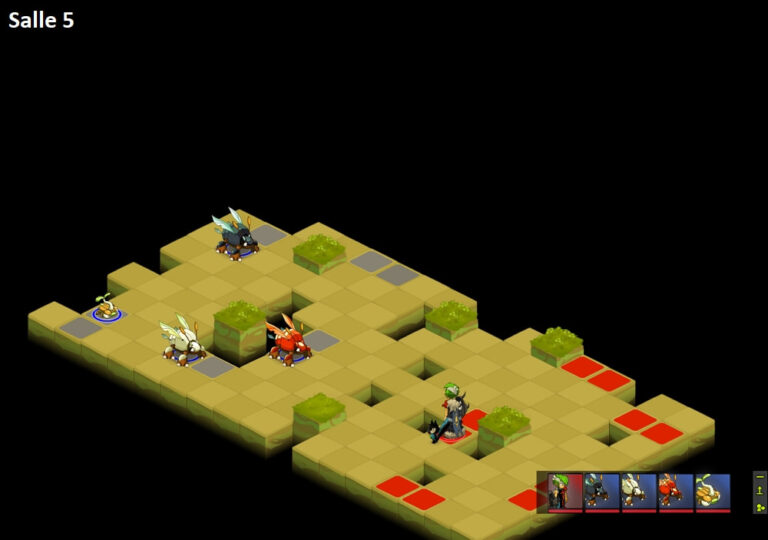Screen dimensions: 768x540
Task: Select the white scarab portrait in timeline
Action: click(639, 491)
